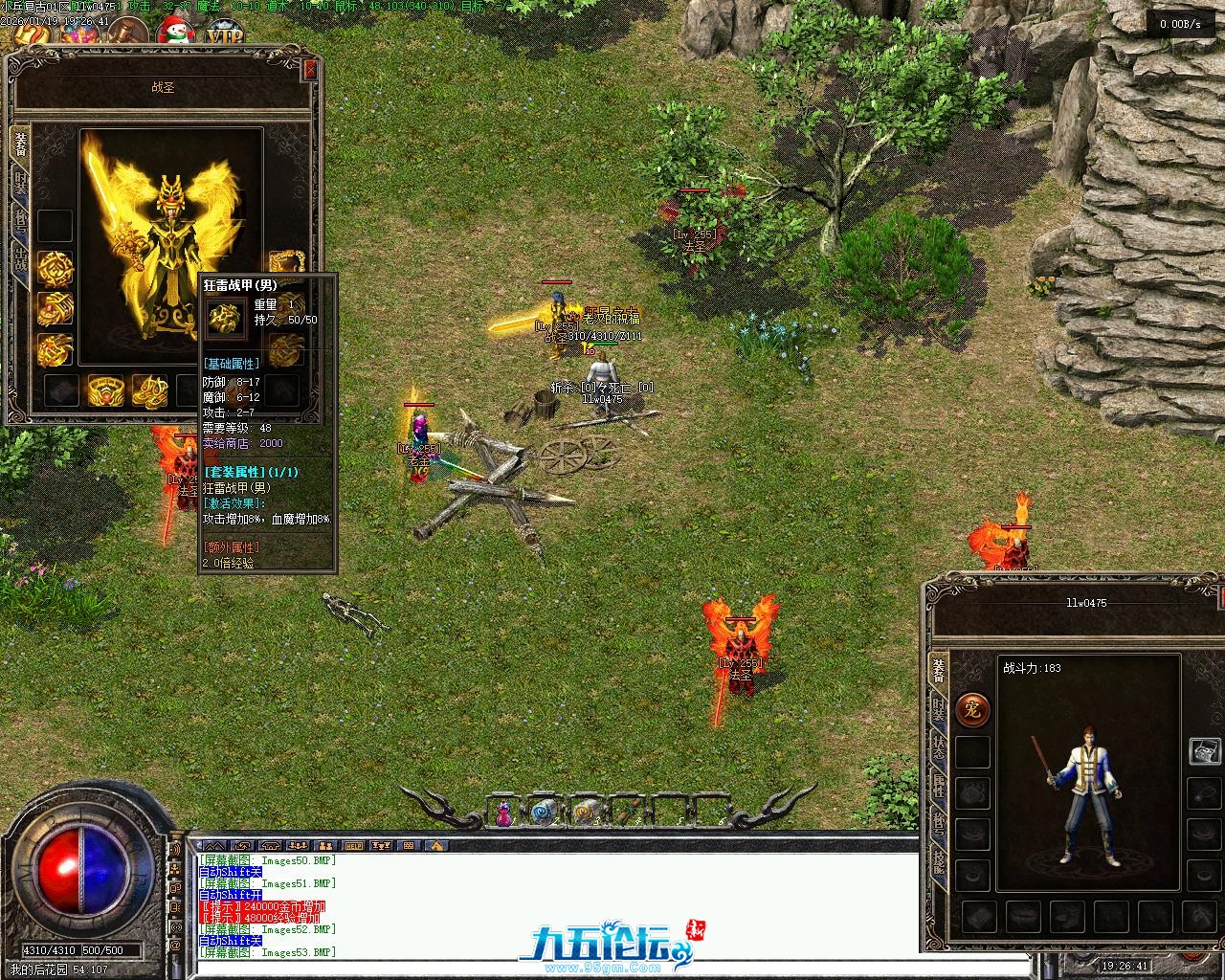Click the round 宠 pet button
The height and width of the screenshot is (980, 1225).
point(972,710)
